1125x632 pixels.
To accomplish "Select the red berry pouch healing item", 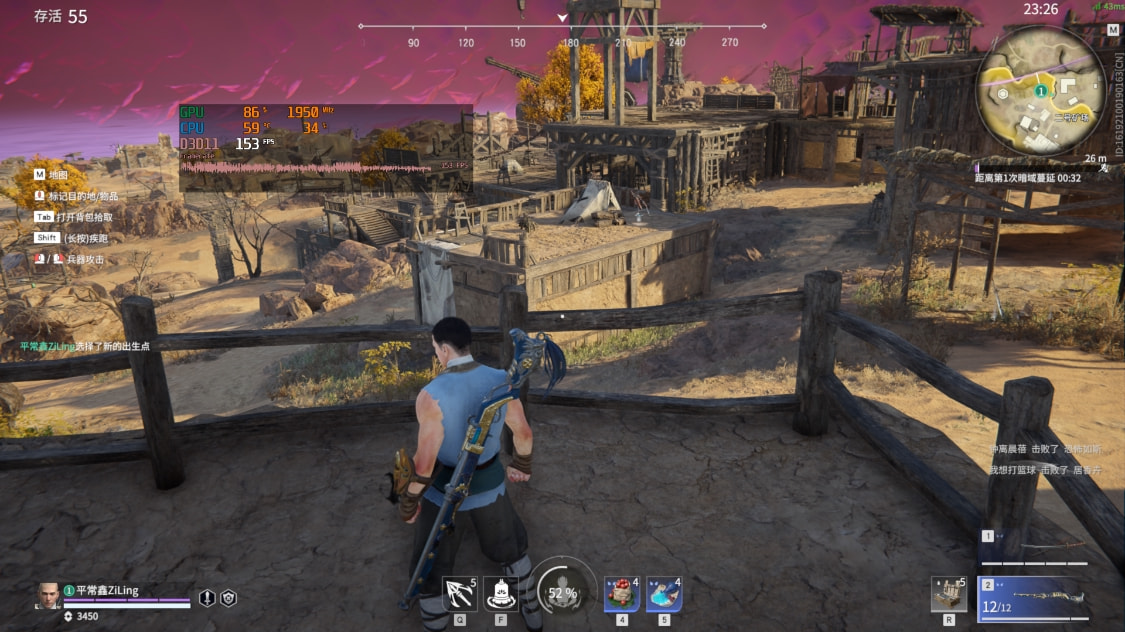I will tap(621, 594).
